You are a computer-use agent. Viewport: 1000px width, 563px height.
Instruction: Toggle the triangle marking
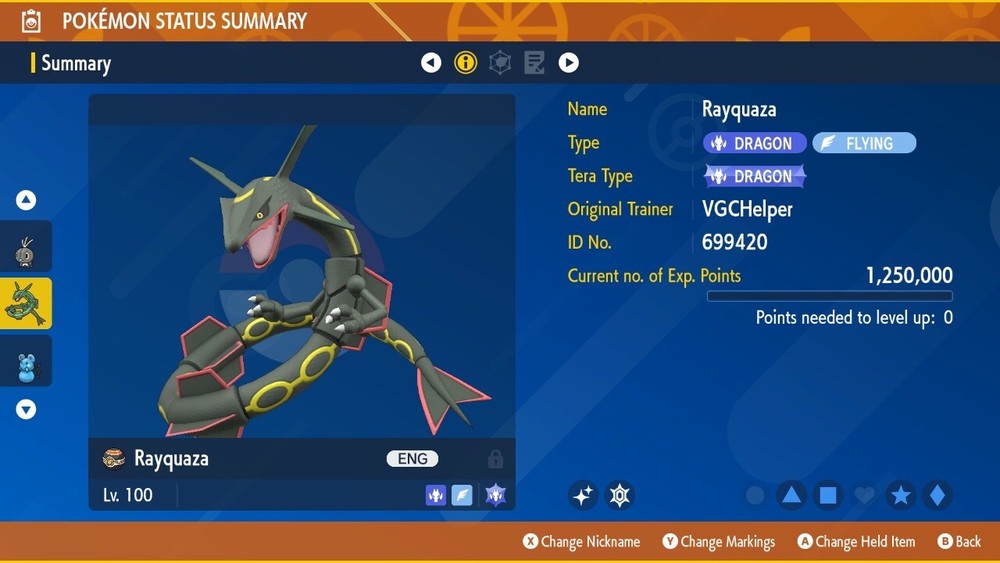coord(791,495)
